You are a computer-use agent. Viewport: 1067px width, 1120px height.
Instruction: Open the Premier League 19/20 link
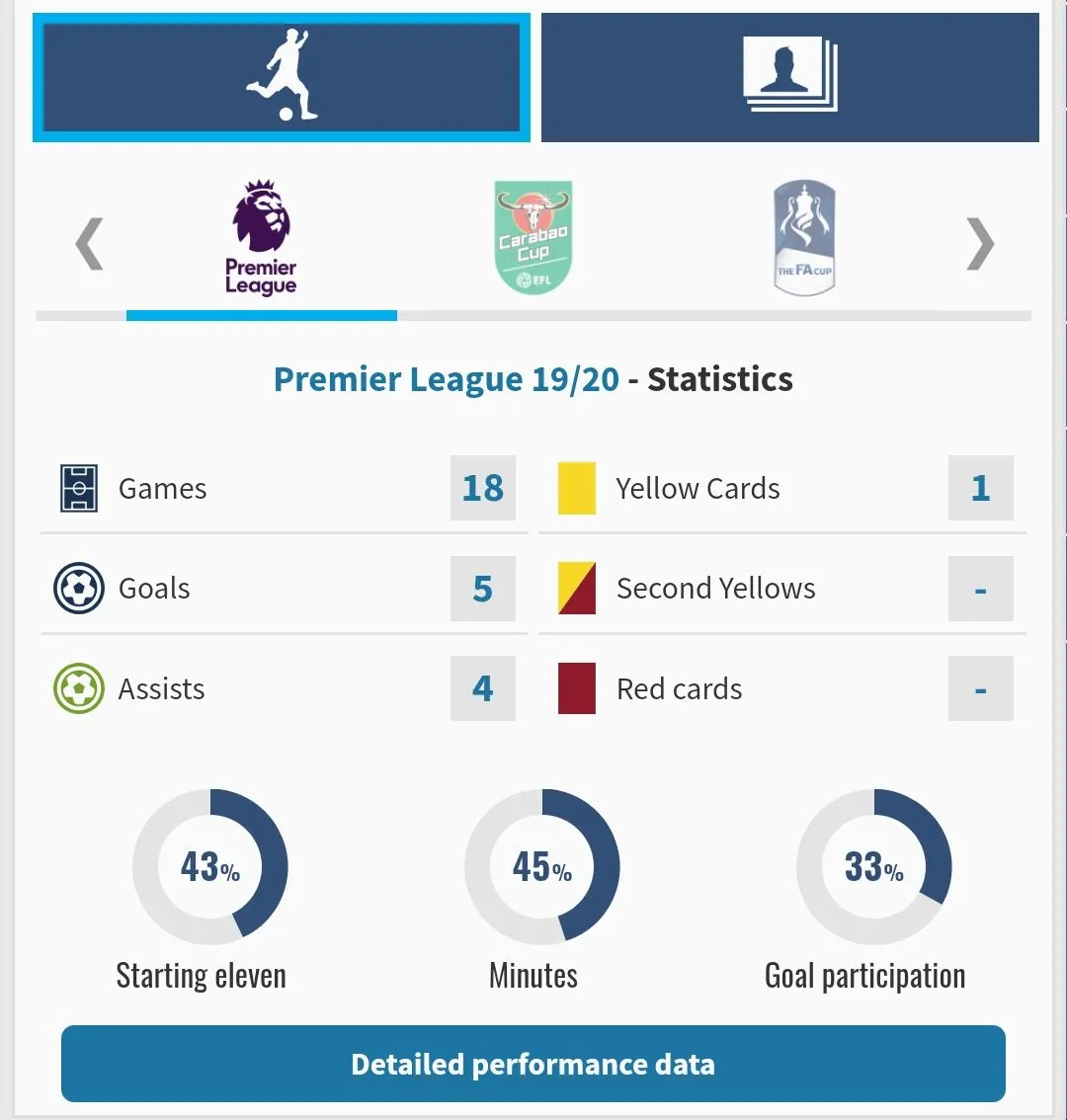[x=447, y=379]
